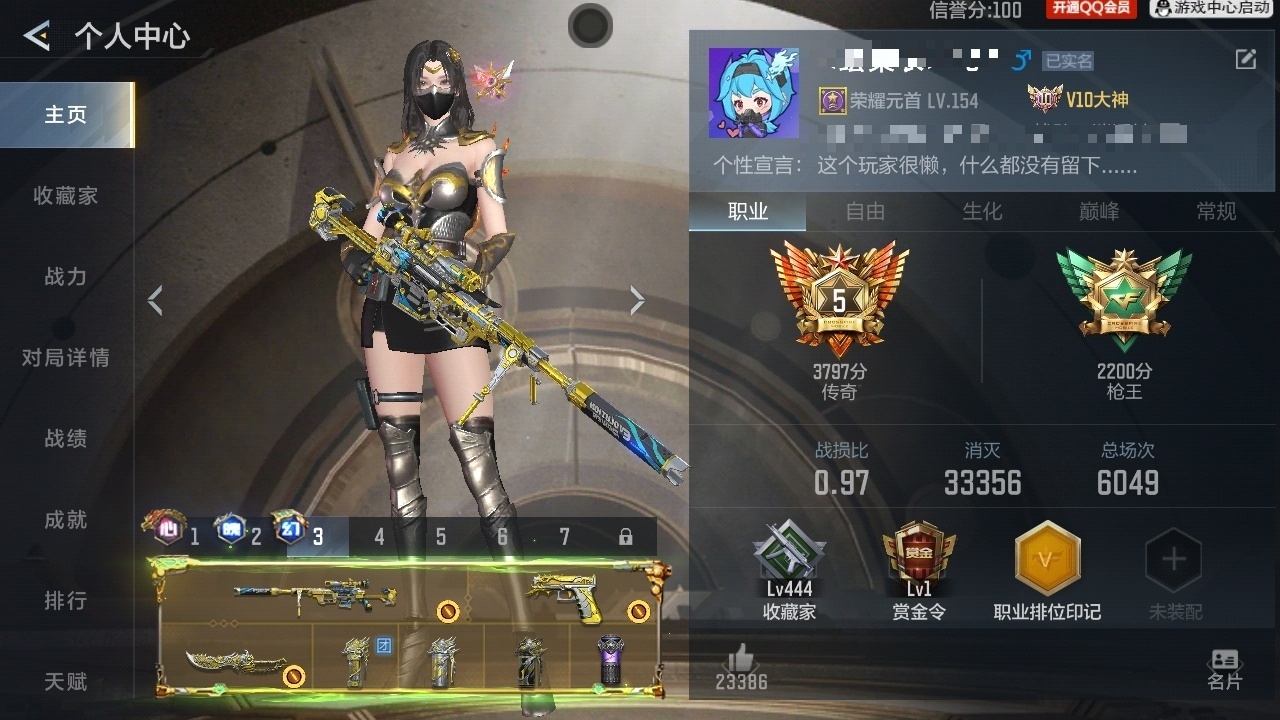This screenshot has width=1280, height=720.
Task: Show the previous character with left arrow
Action: 155,300
